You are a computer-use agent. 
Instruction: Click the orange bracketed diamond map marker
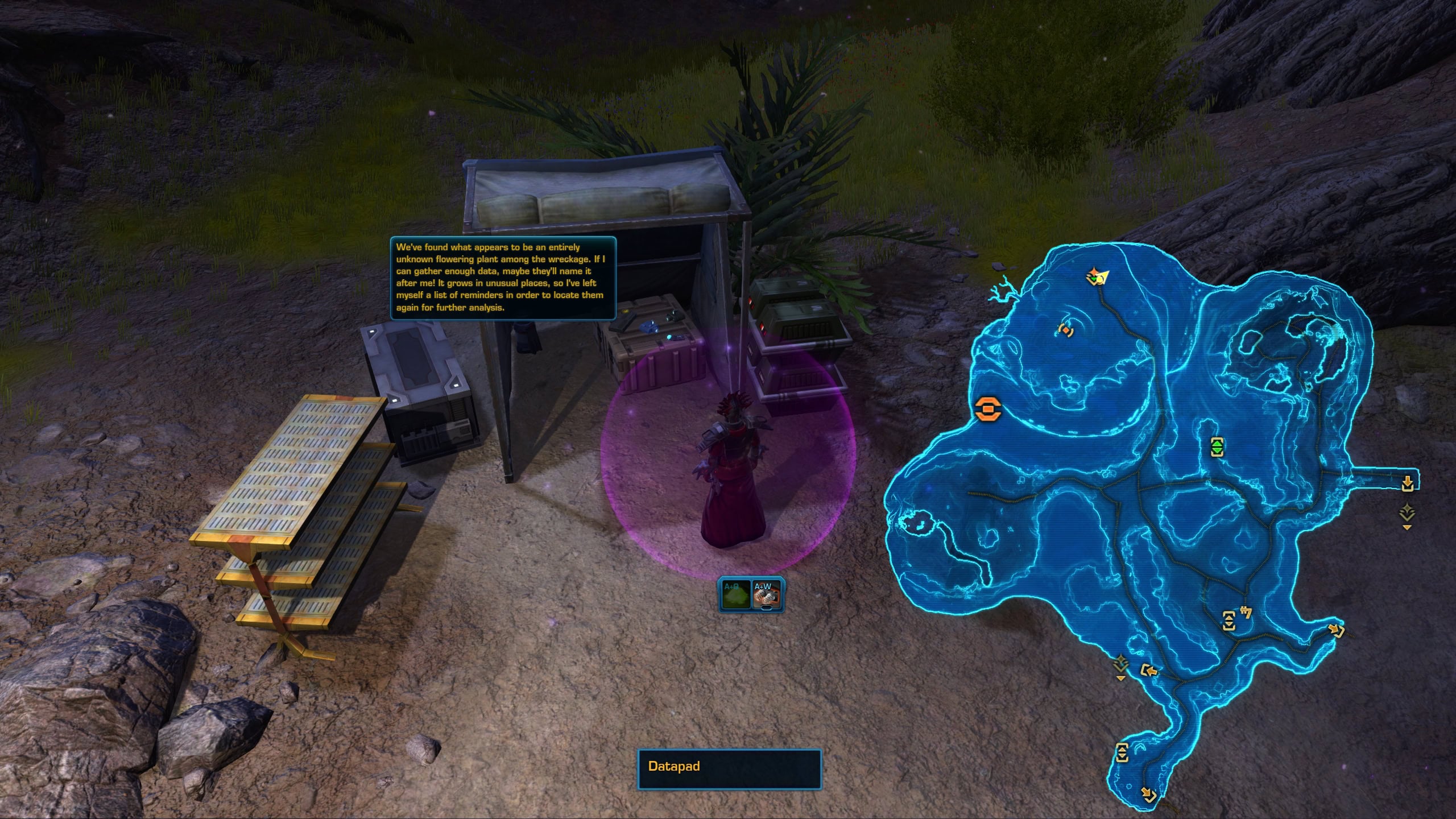(x=1064, y=330)
